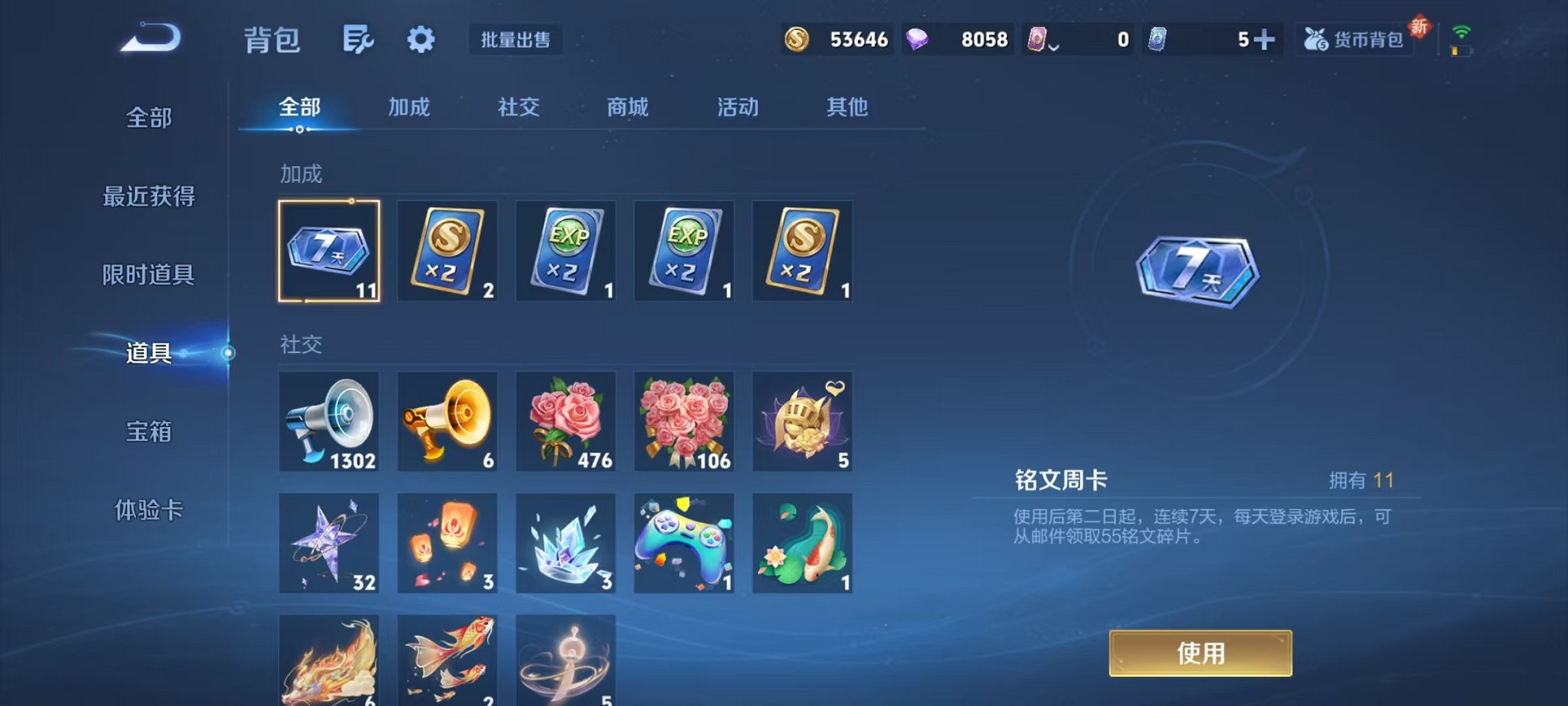Open the settings gear icon
This screenshot has height=706, width=1568.
pos(419,40)
